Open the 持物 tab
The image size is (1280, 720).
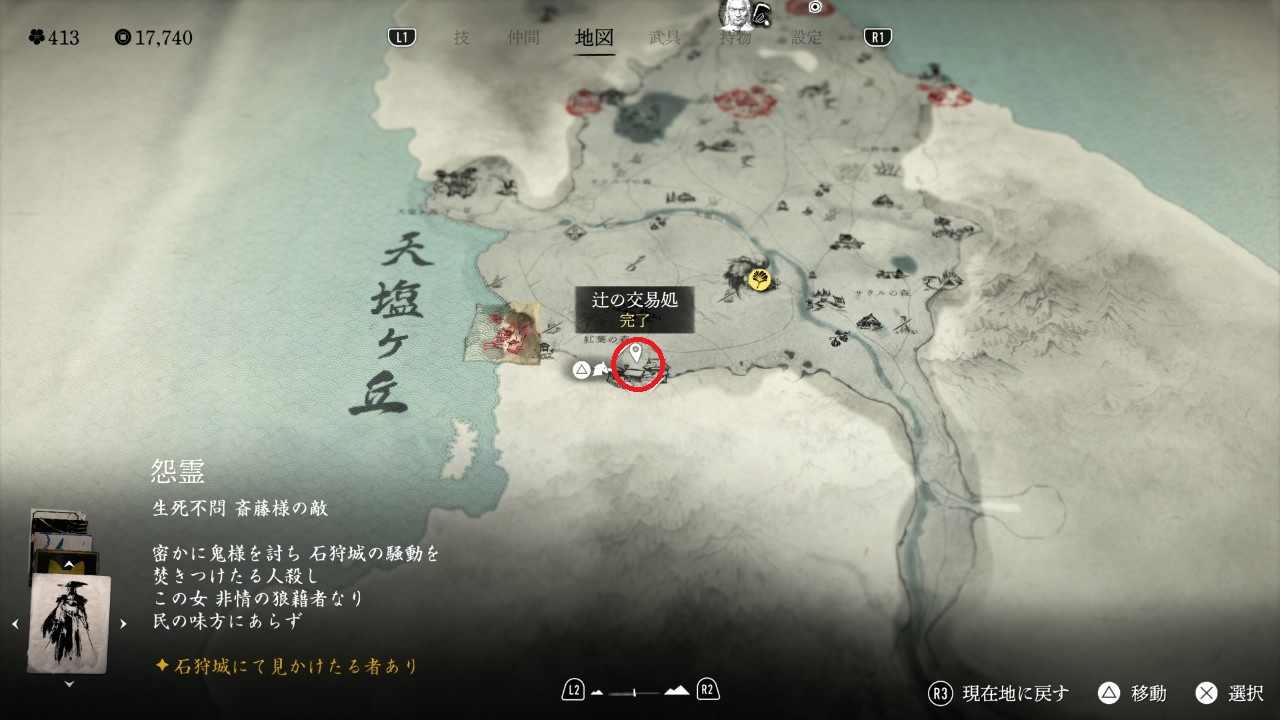pos(736,38)
